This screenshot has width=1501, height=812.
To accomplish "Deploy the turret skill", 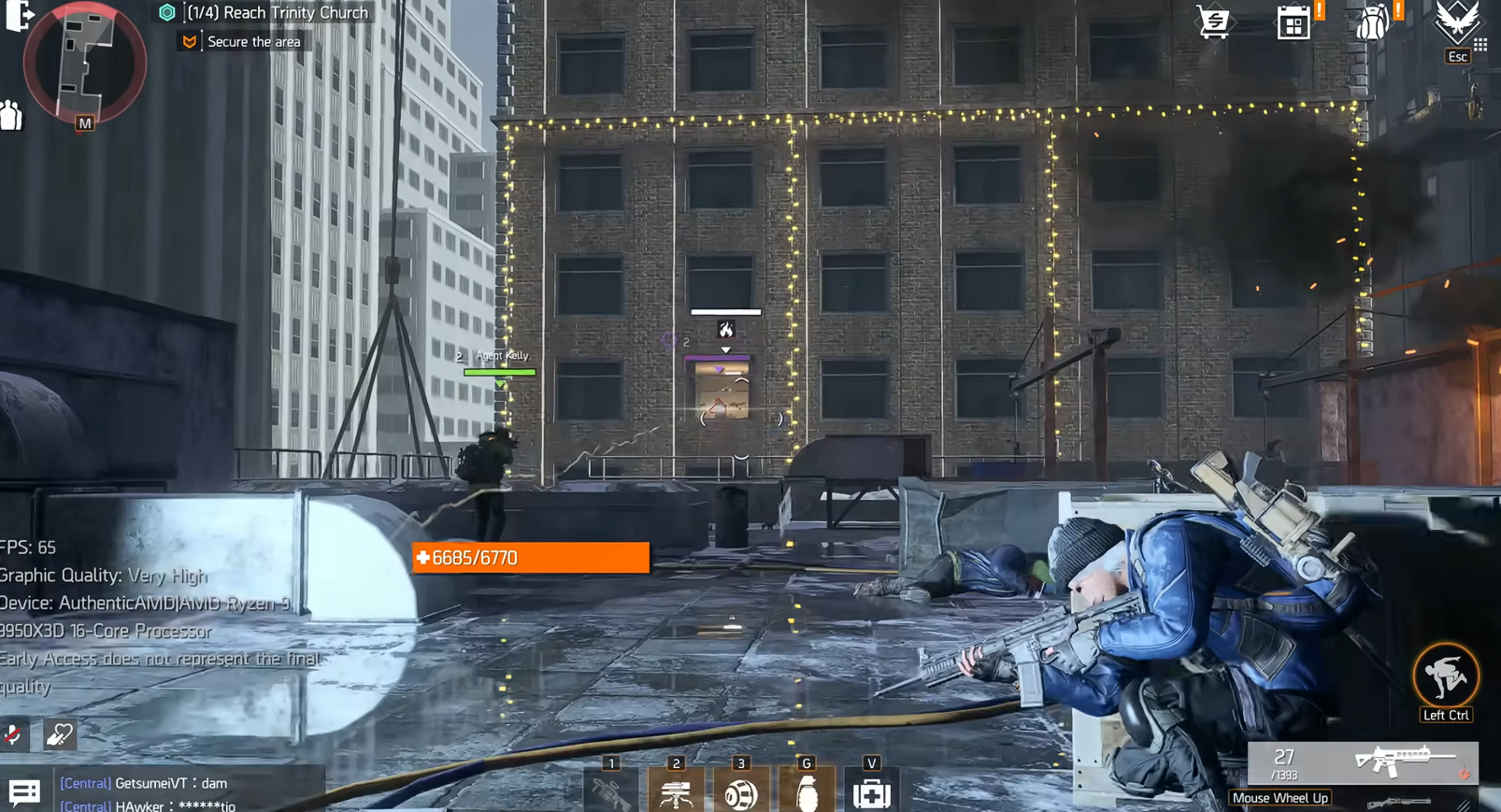I will click(676, 792).
